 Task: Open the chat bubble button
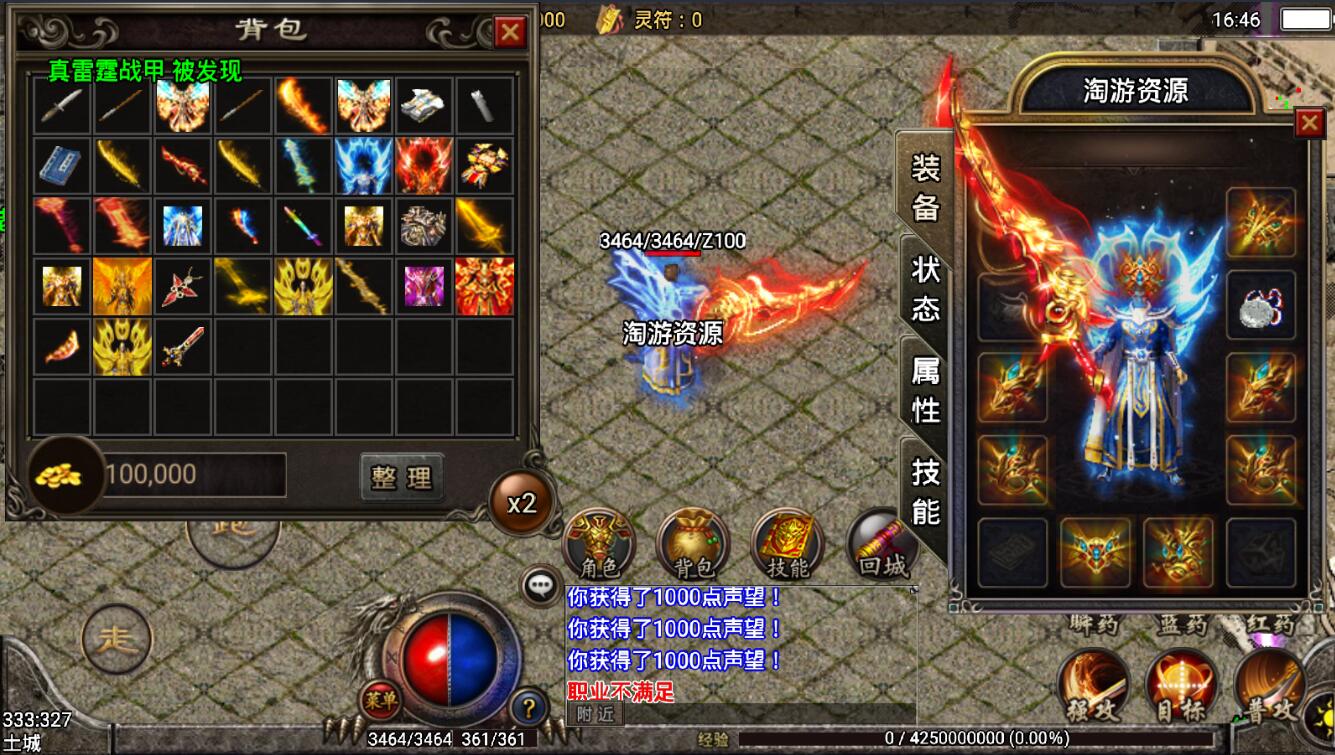click(x=542, y=586)
